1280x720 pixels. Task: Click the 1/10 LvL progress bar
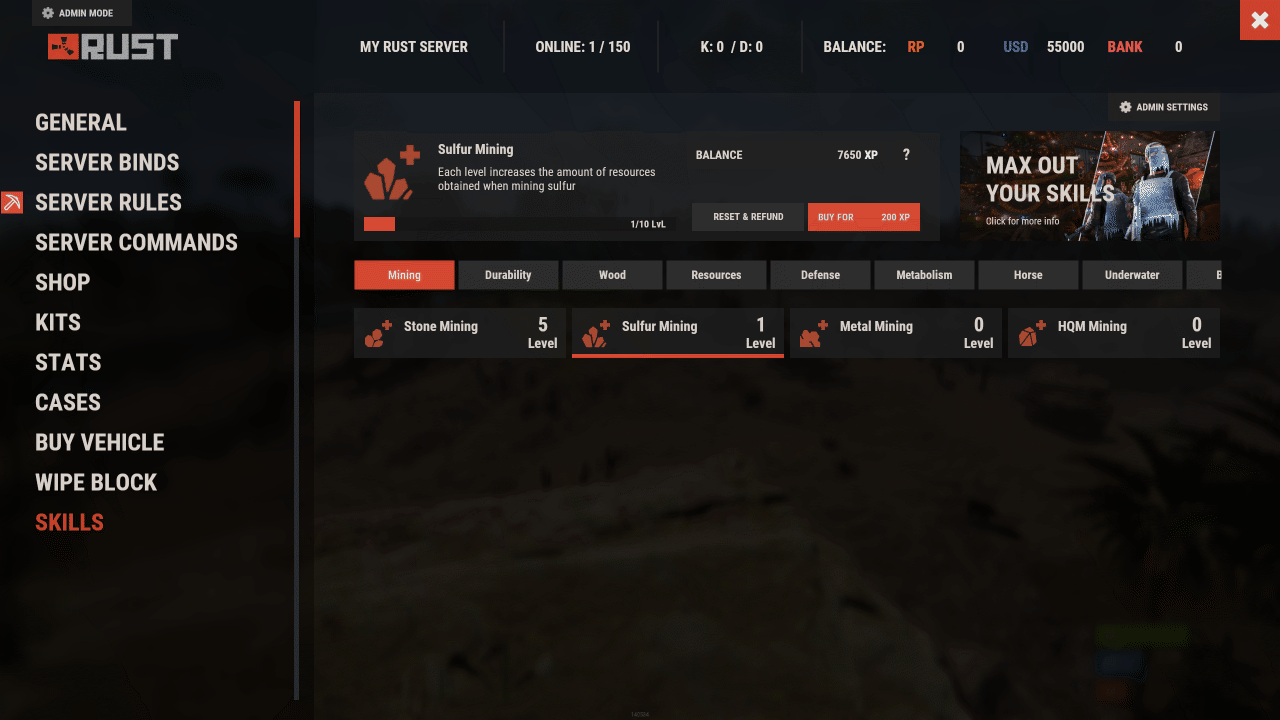pyautogui.click(x=516, y=223)
